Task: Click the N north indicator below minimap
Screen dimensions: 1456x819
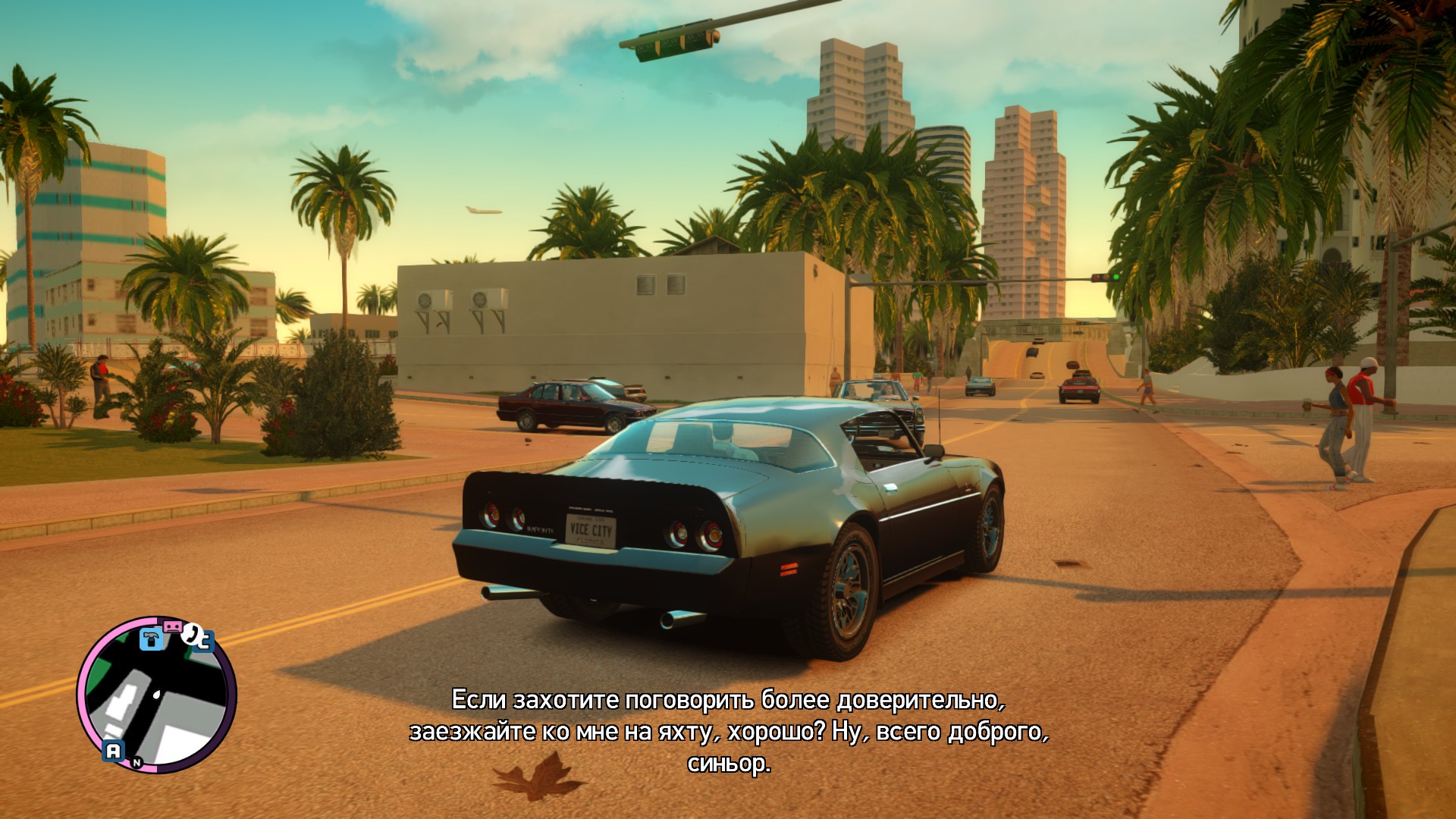Action: pos(136,761)
